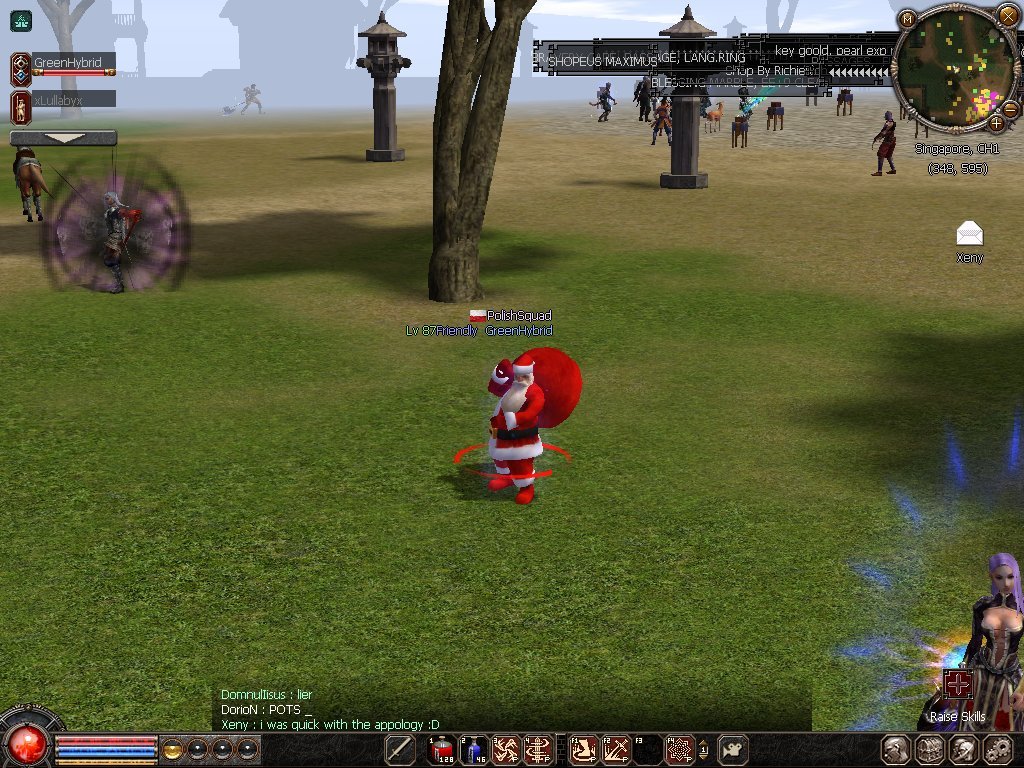This screenshot has width=1024, height=768.
Task: Toggle the camera view icon on taskbar
Action: tap(734, 749)
